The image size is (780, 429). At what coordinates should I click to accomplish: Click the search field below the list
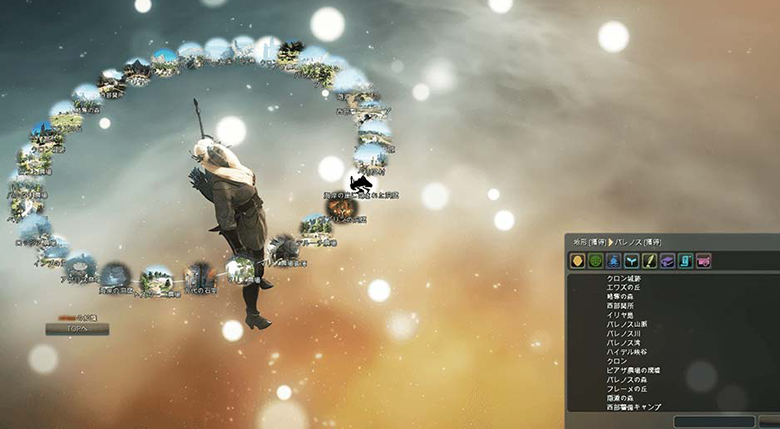[713, 422]
